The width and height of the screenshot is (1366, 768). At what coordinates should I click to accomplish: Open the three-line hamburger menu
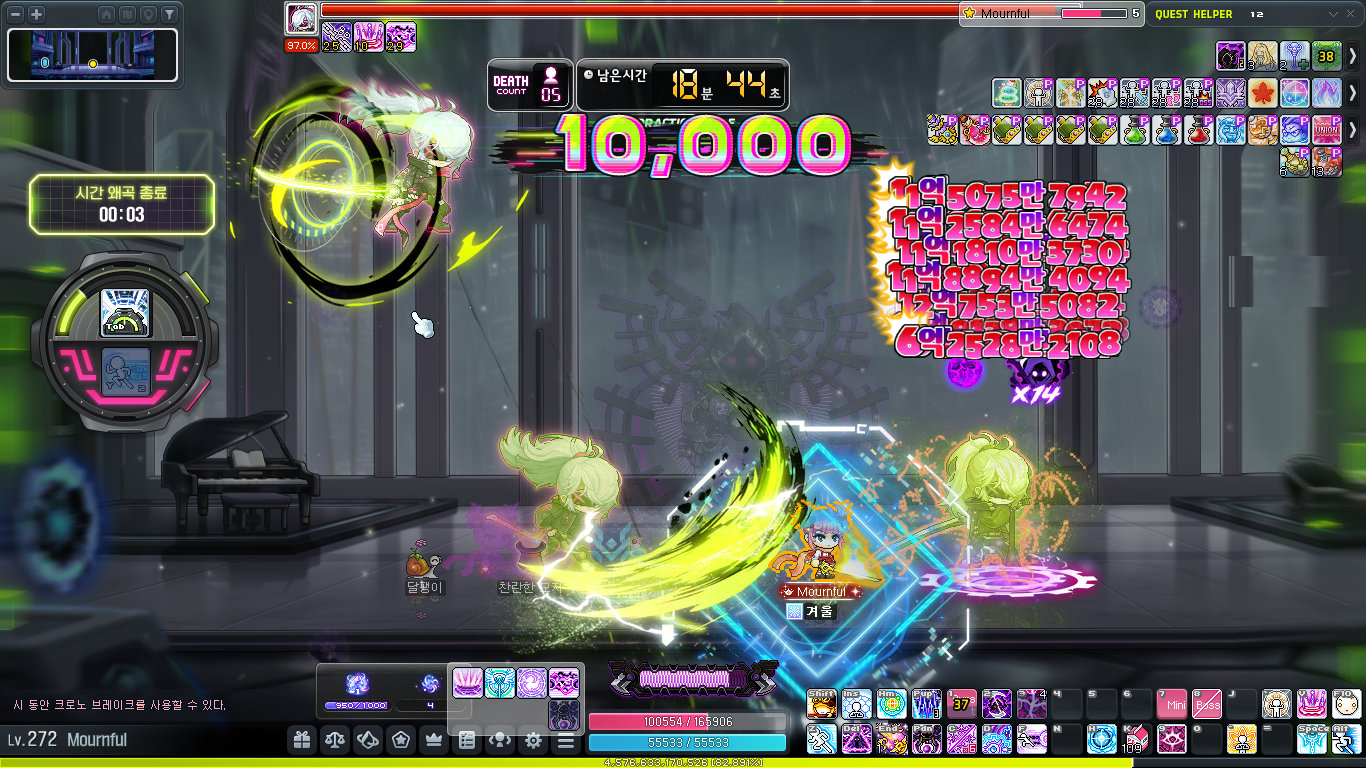click(x=566, y=741)
